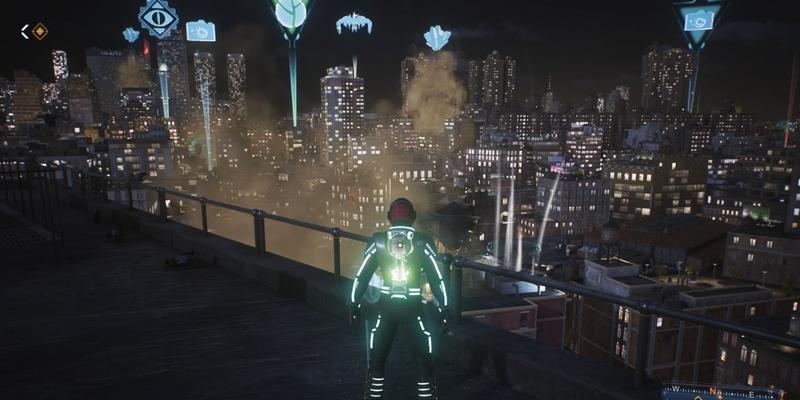Click the green orb waypoint marker
This screenshot has width=800, height=400.
coord(291,14)
